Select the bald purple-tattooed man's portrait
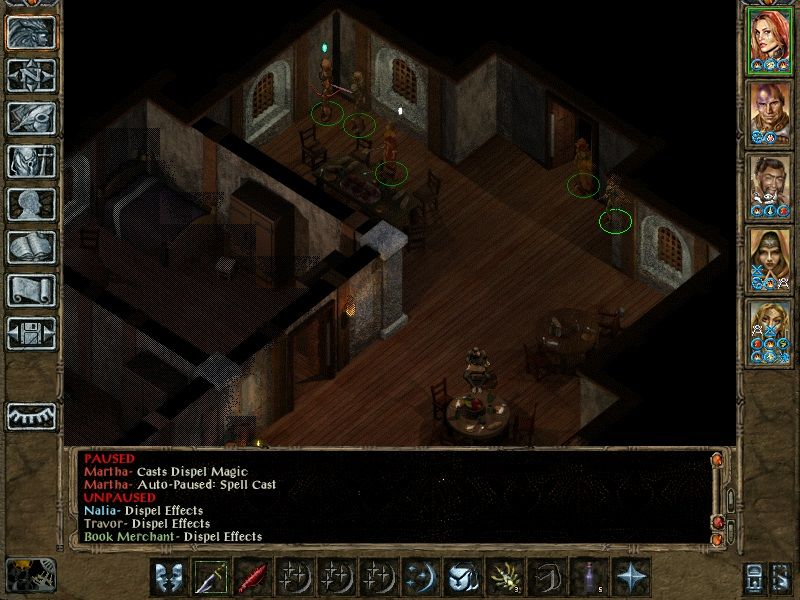Screen dimensions: 800x600 pyautogui.click(x=769, y=112)
